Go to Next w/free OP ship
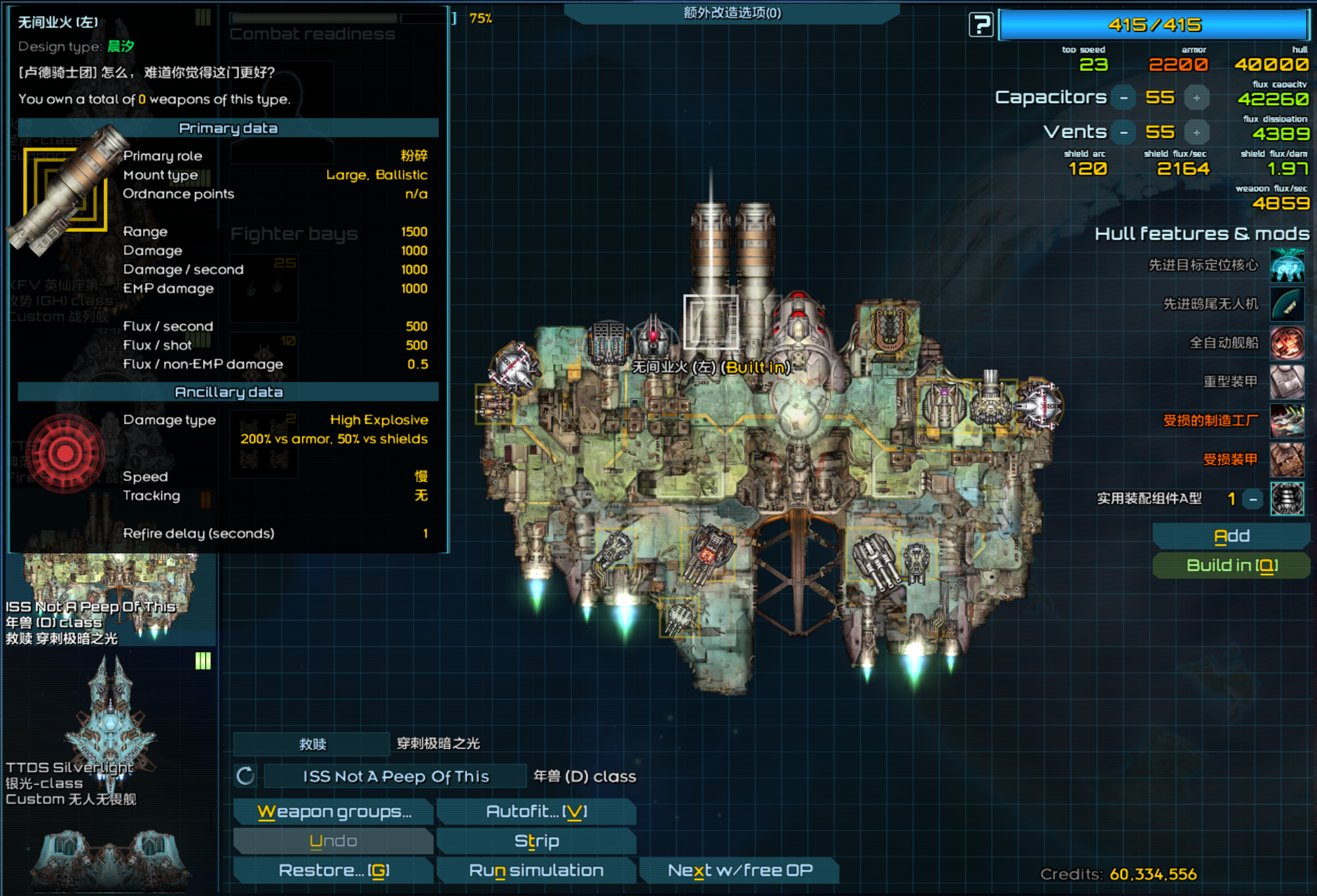The image size is (1317, 896). 739,871
